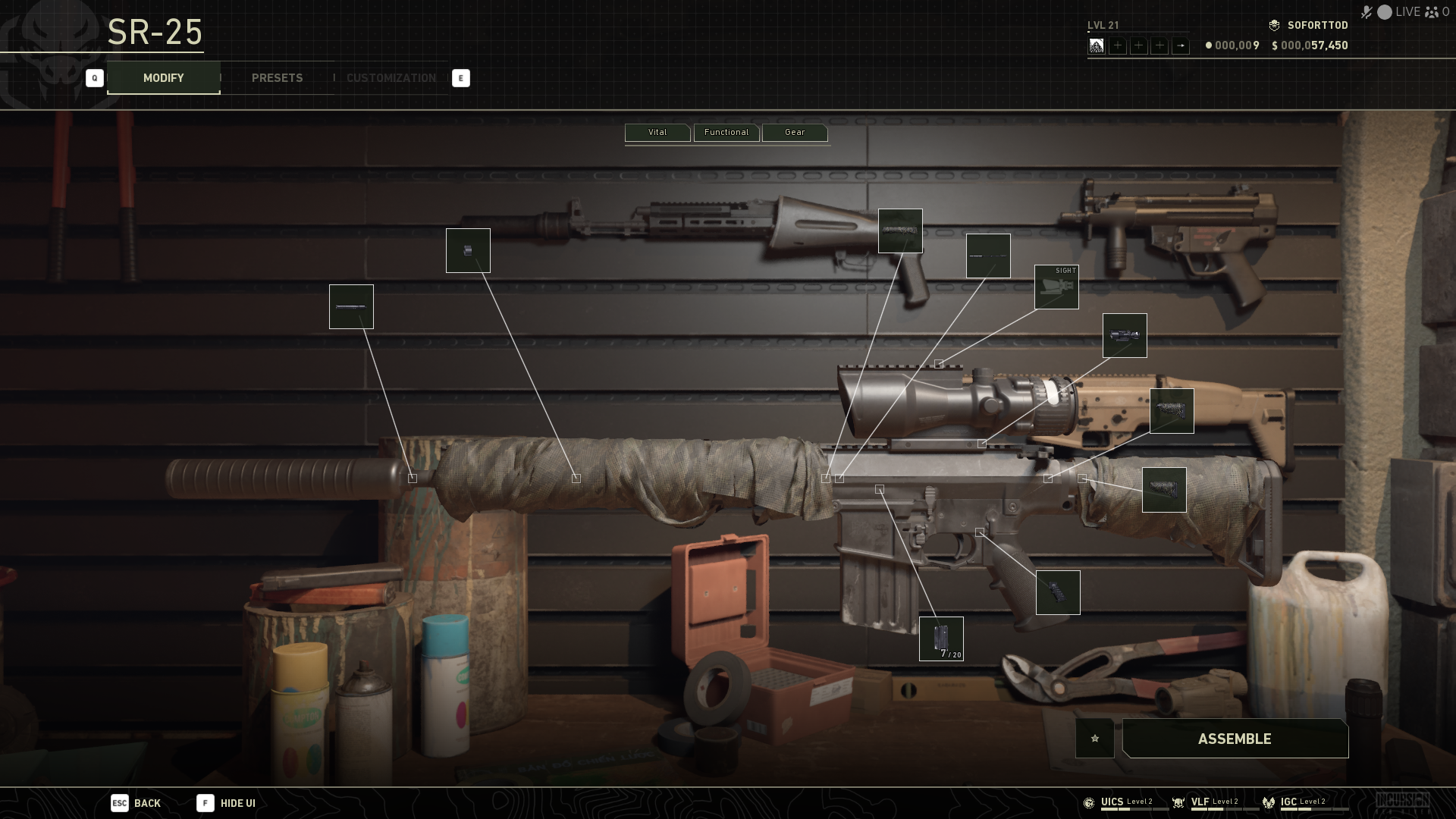Select the Vital filter
Viewport: 1456px width, 819px height.
pyautogui.click(x=657, y=133)
